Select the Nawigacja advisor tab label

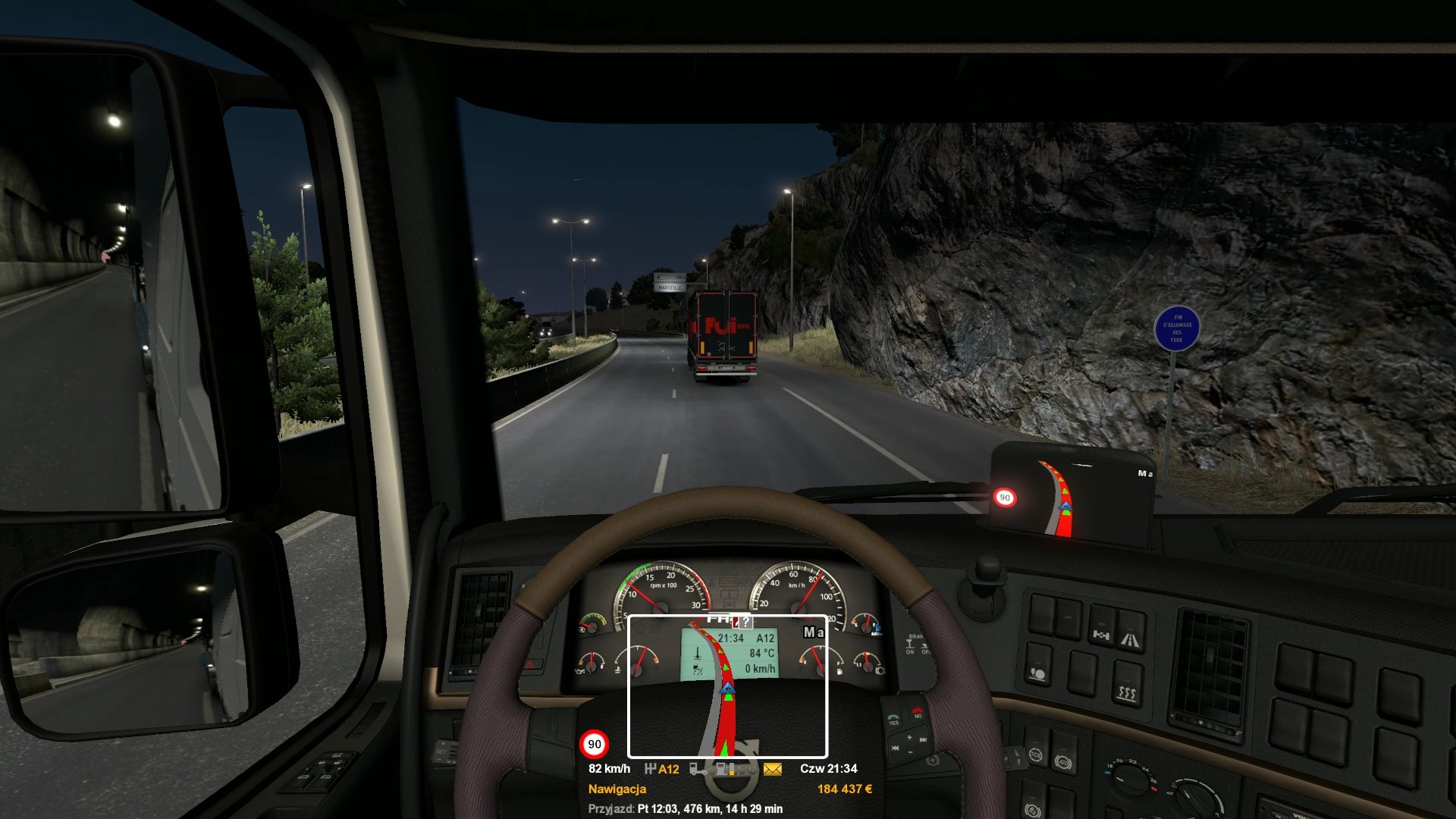point(617,789)
